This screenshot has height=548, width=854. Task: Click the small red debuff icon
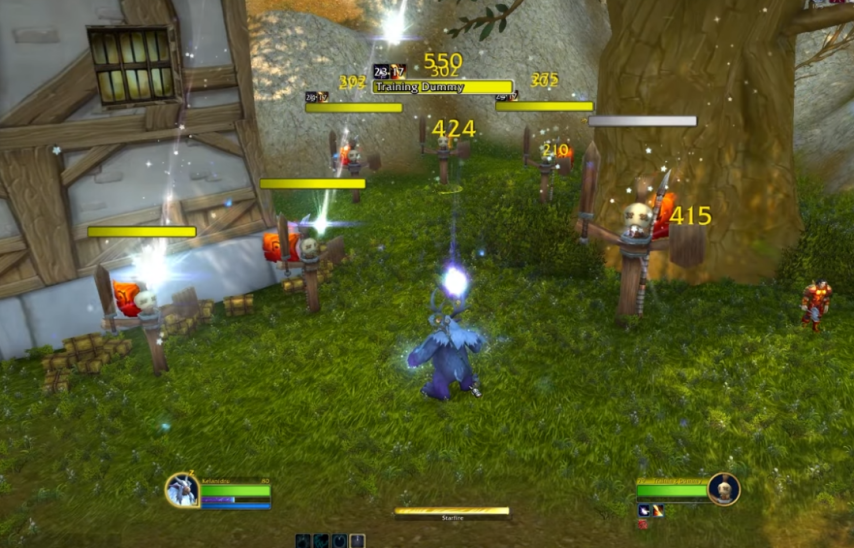643,523
